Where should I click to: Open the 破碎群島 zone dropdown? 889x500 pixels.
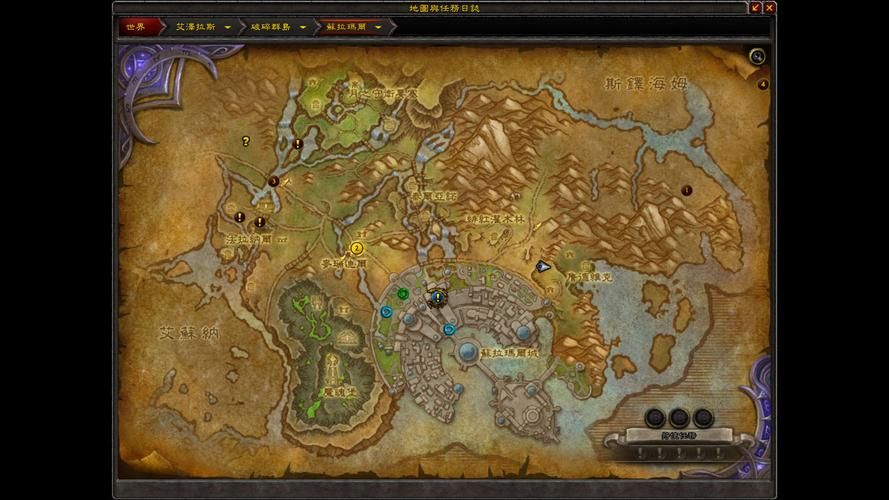(x=302, y=27)
